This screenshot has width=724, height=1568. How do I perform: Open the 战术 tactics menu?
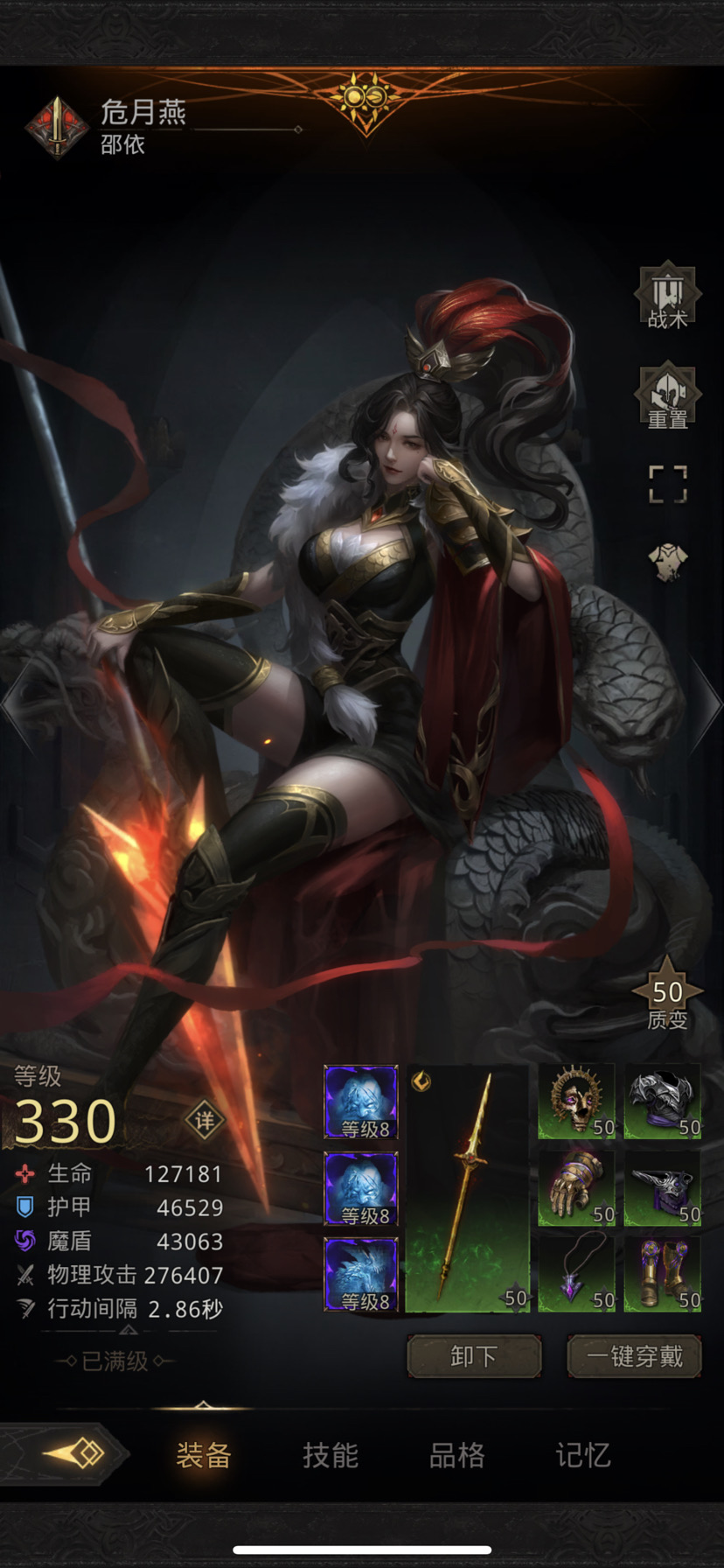click(x=667, y=297)
